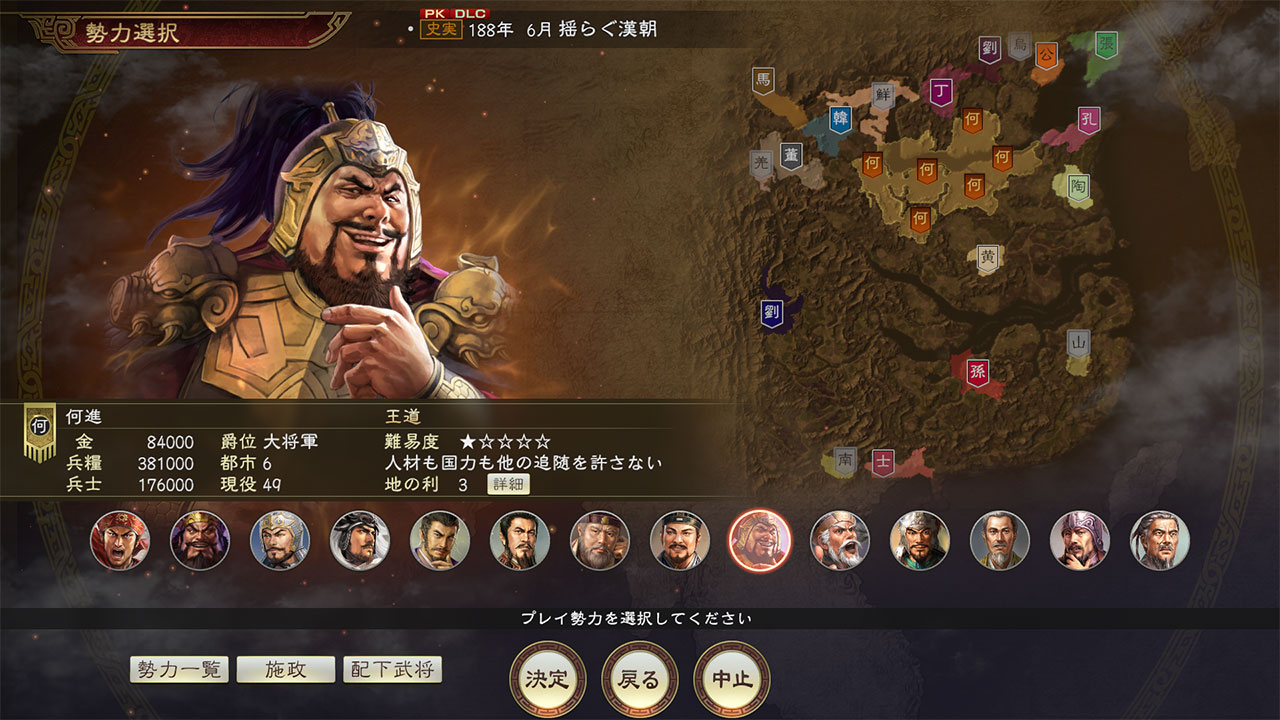Pick the red-armored shouting warlord portrait
The width and height of the screenshot is (1280, 720).
pos(120,540)
